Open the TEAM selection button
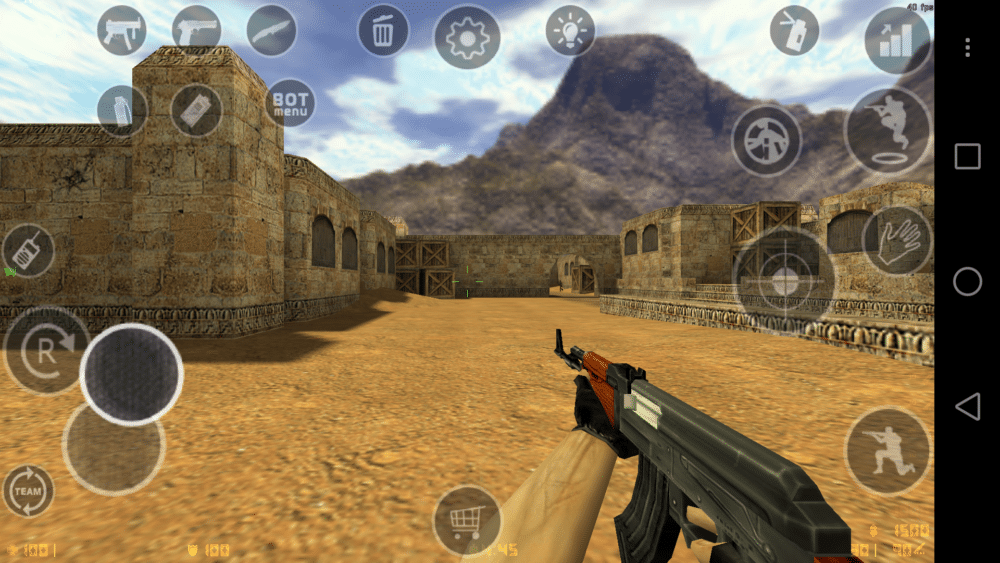 [x=28, y=490]
